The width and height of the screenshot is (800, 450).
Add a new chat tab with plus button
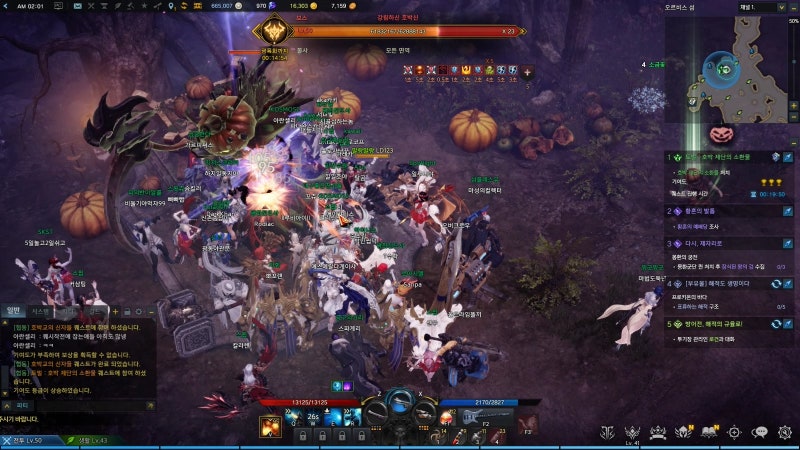coord(115,311)
